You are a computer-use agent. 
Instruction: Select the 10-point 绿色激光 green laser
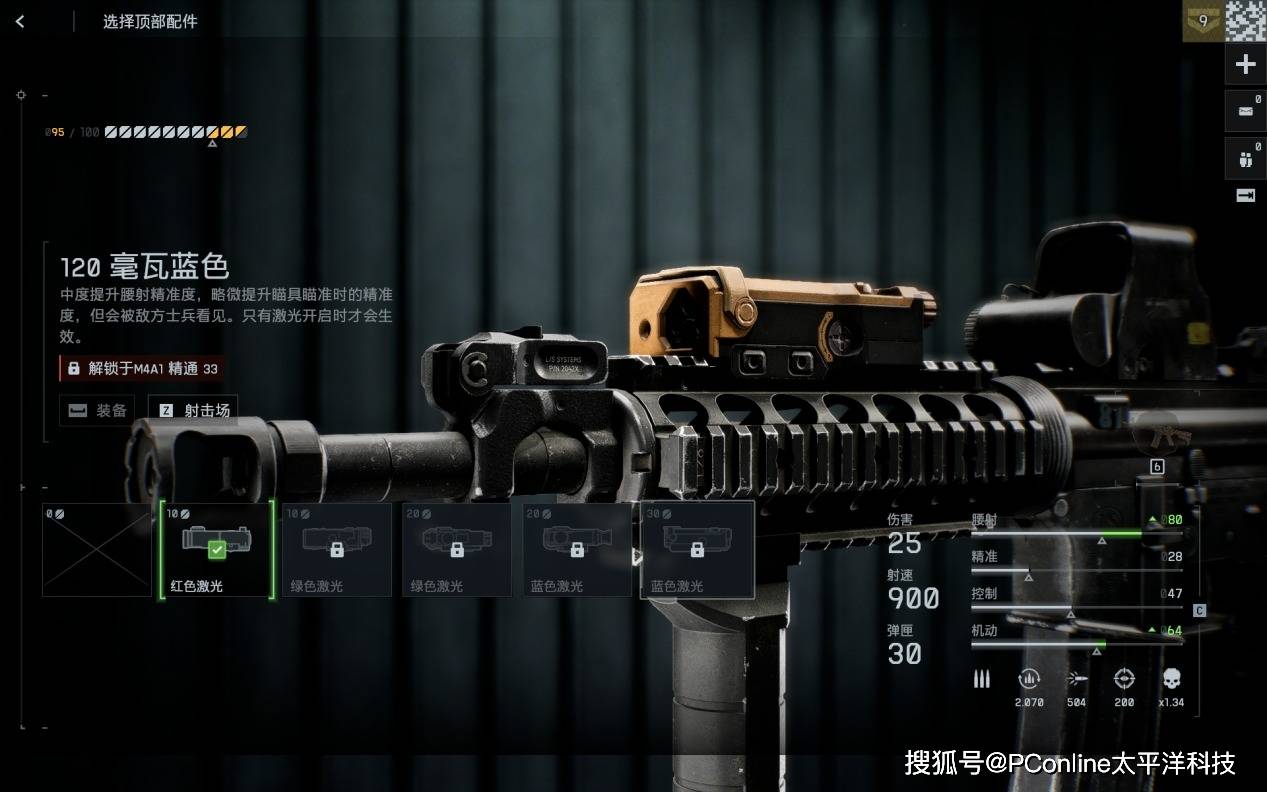[337, 550]
